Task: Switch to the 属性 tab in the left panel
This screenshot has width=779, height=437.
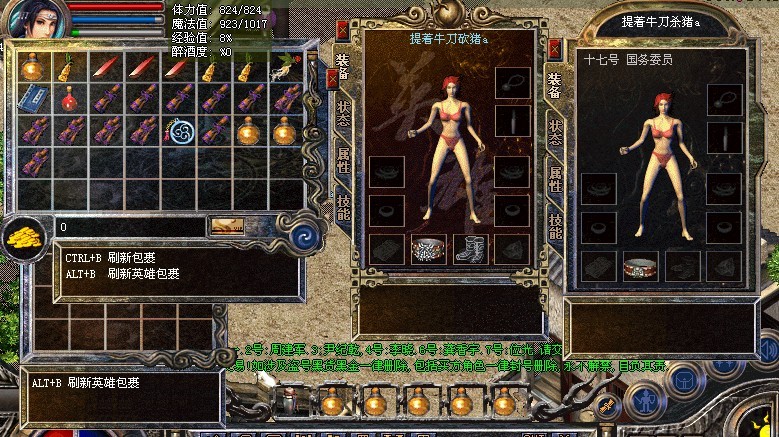Action: coord(343,161)
